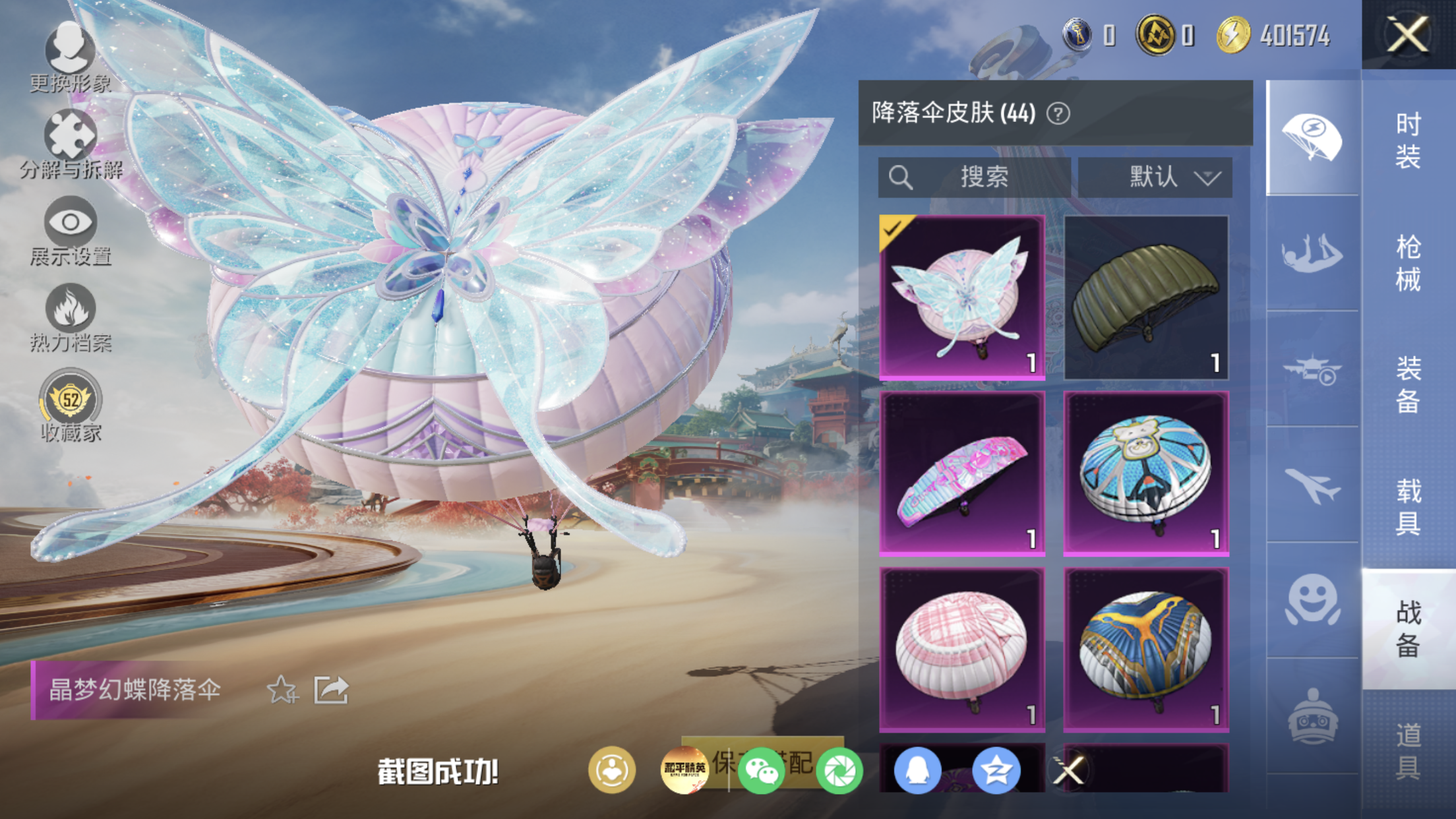This screenshot has width=1456, height=819.
Task: Open the 收藏家 collector level badge
Action: click(x=71, y=406)
